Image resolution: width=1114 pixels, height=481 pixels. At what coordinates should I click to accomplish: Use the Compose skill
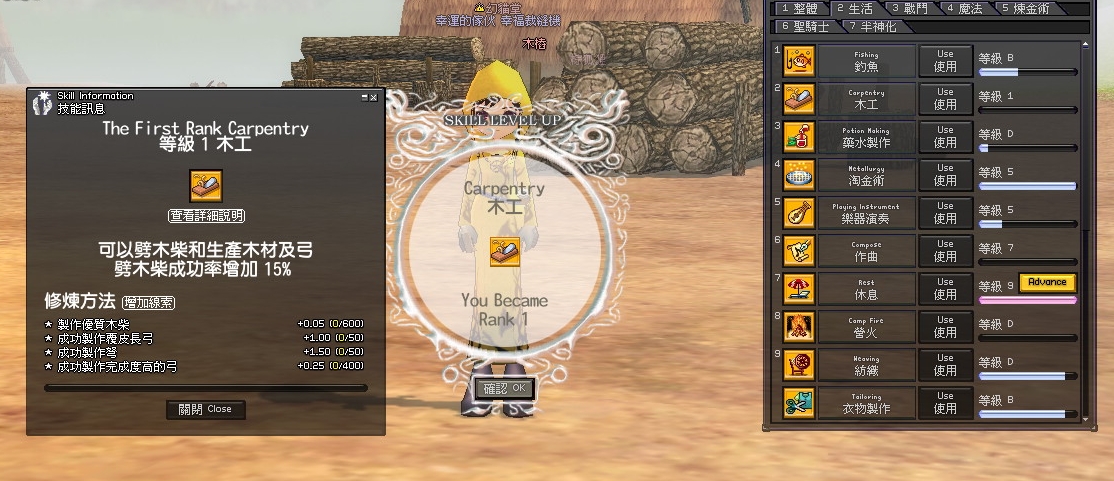click(945, 250)
